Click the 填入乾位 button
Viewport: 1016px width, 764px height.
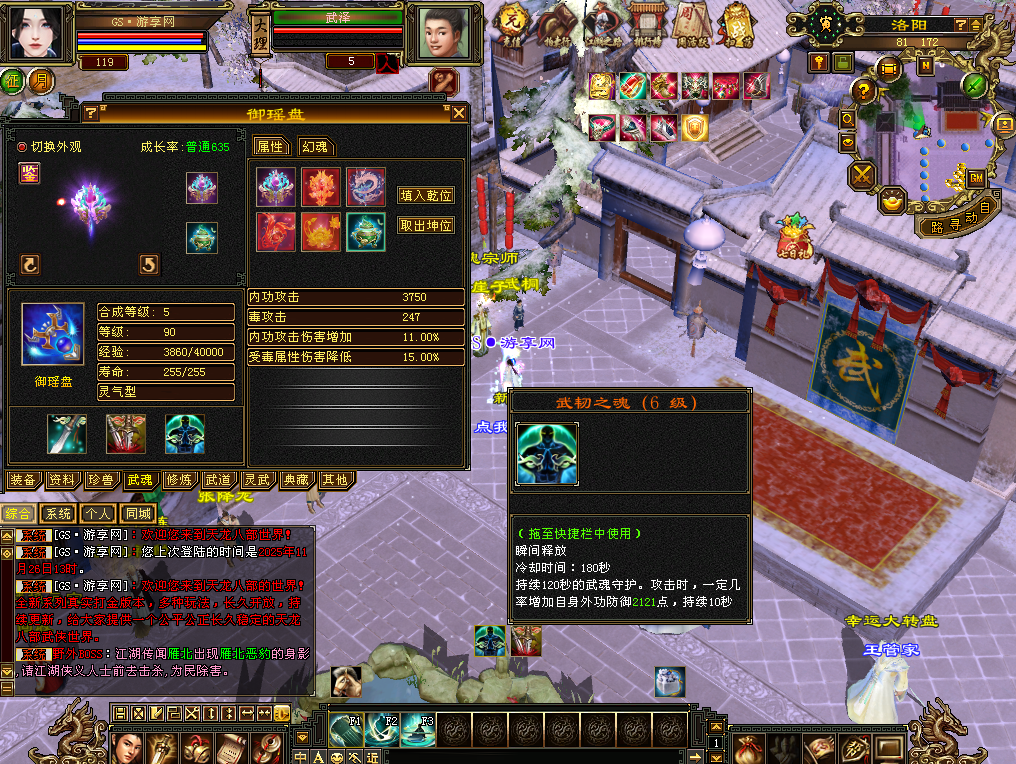pyautogui.click(x=426, y=195)
